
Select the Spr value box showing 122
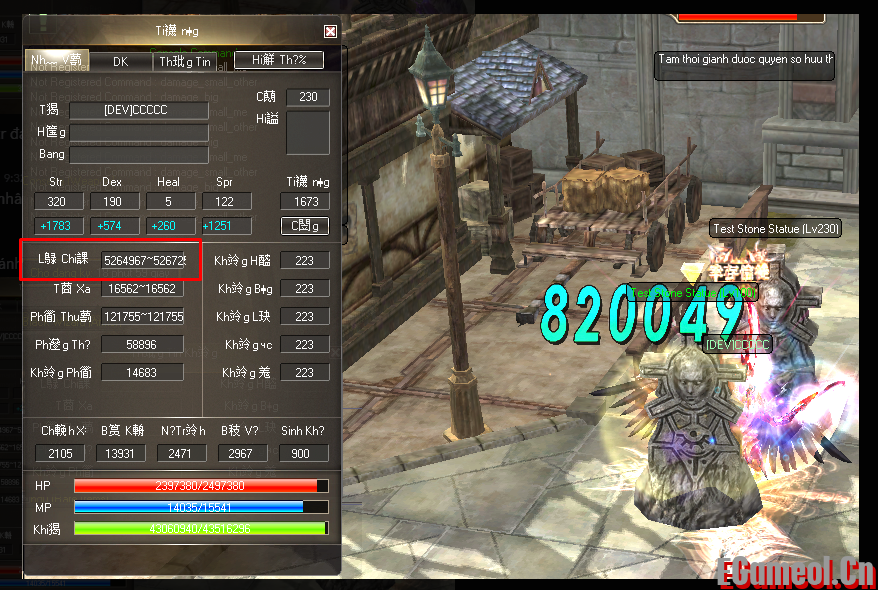225,201
